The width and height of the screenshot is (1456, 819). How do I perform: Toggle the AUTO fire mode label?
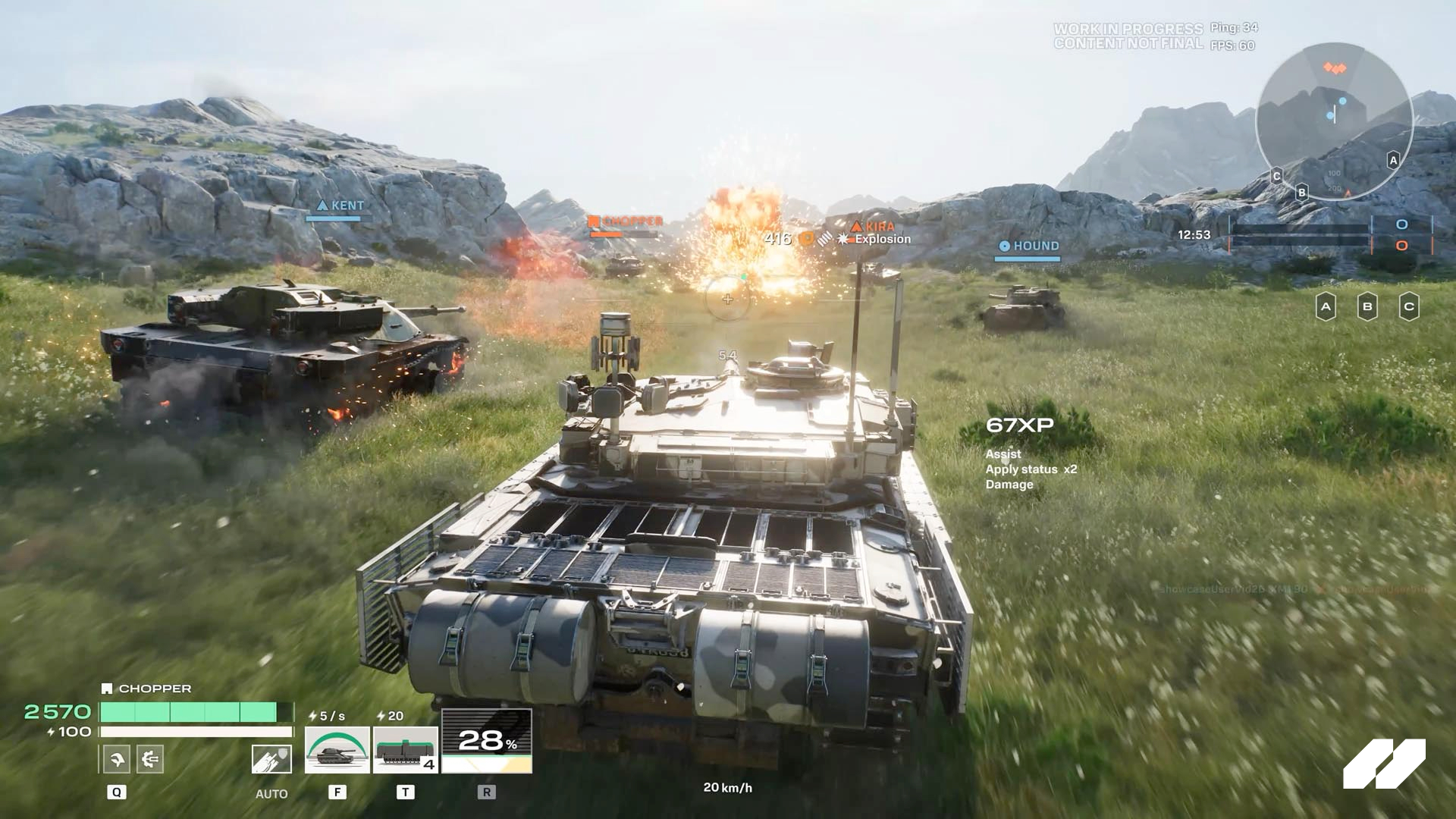(x=271, y=794)
